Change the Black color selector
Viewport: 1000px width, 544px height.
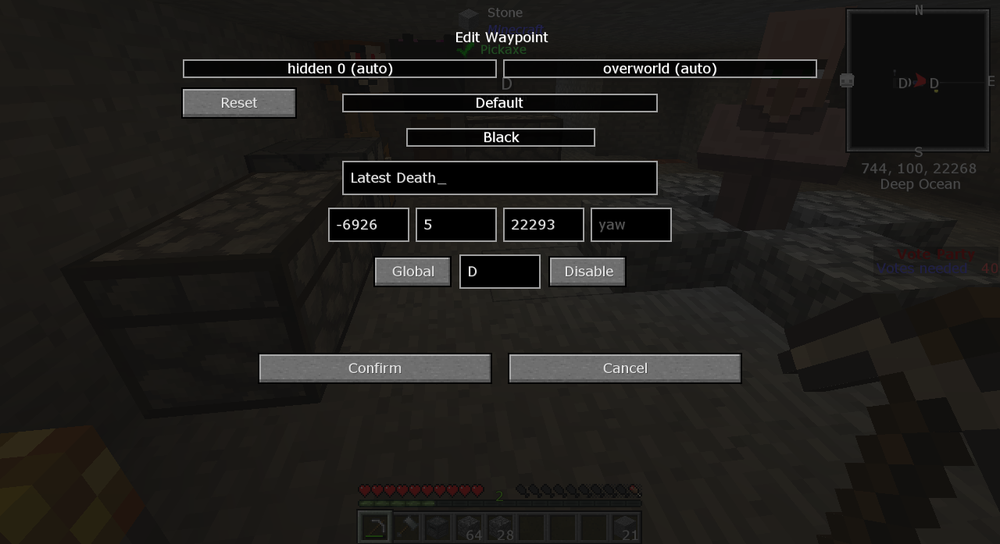pos(500,137)
